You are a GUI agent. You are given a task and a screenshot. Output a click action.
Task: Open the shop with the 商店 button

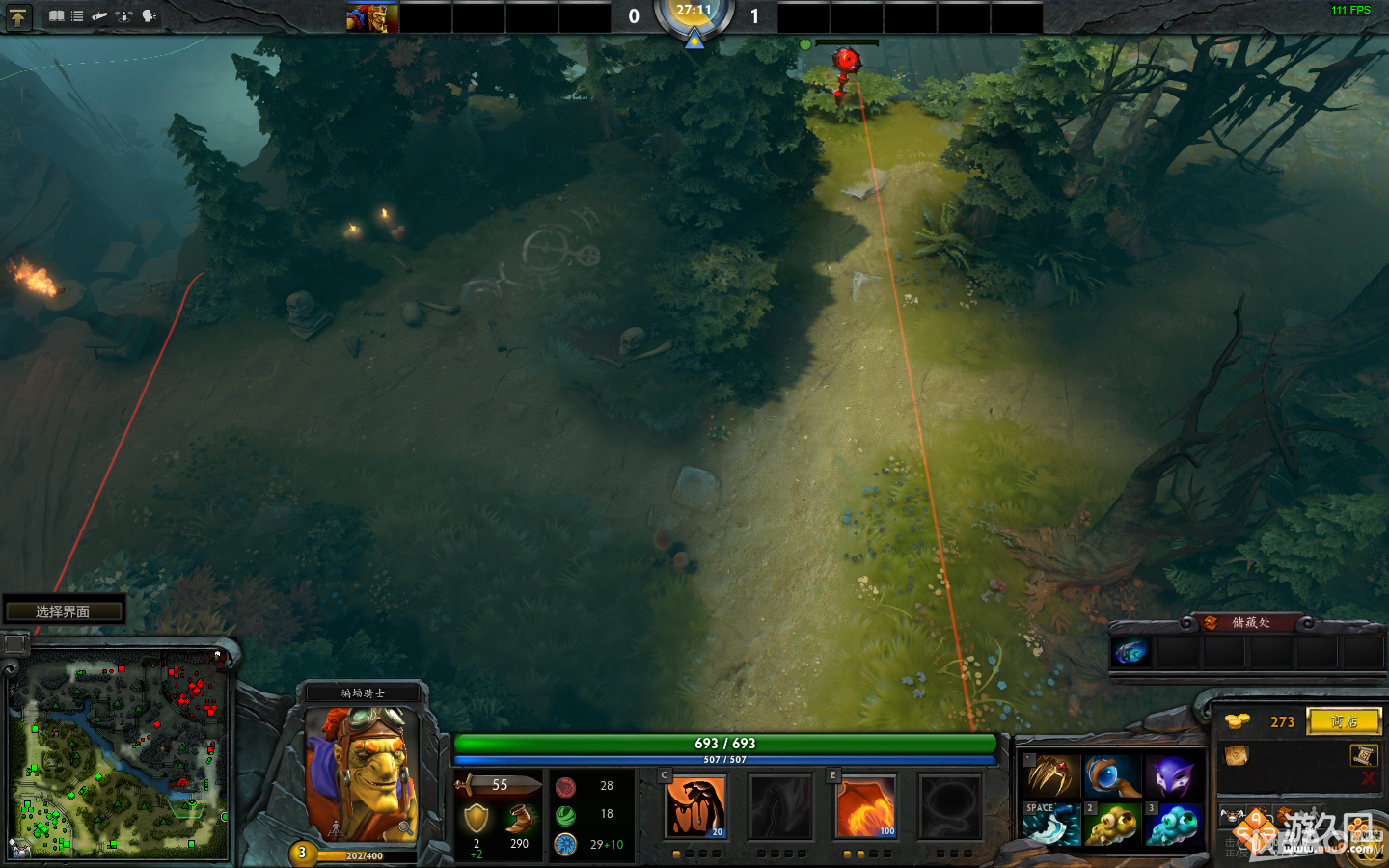tap(1343, 720)
